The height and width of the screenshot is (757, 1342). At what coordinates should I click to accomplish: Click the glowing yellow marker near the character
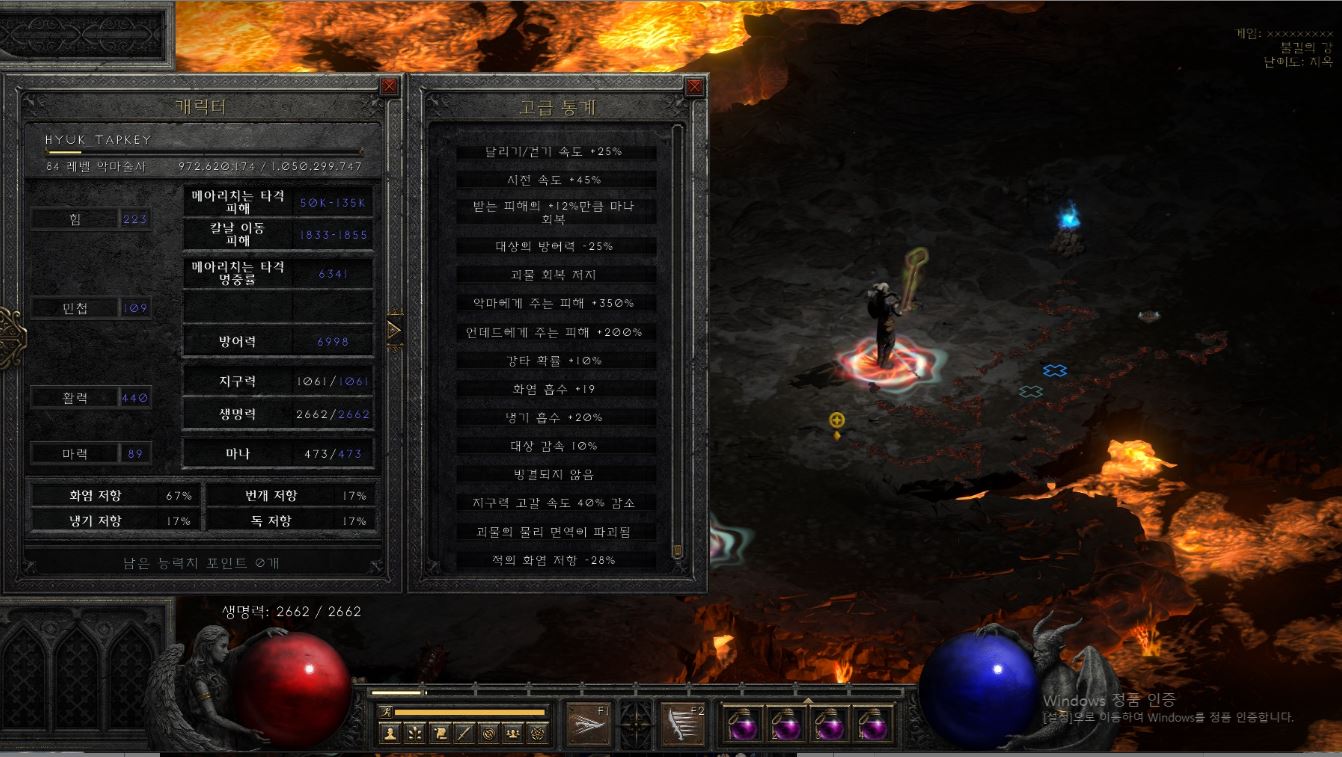(836, 421)
